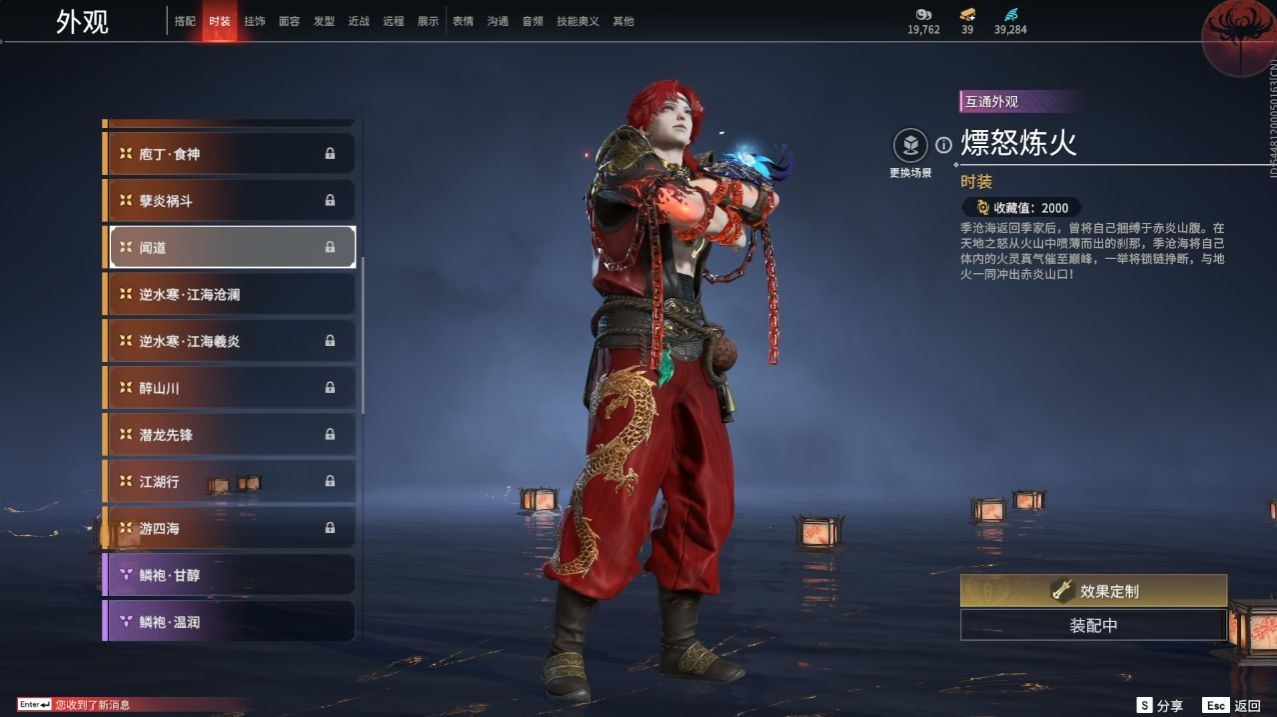1277x717 pixels.
Task: Pick the 醉山川 outfit entry
Action: coord(230,387)
